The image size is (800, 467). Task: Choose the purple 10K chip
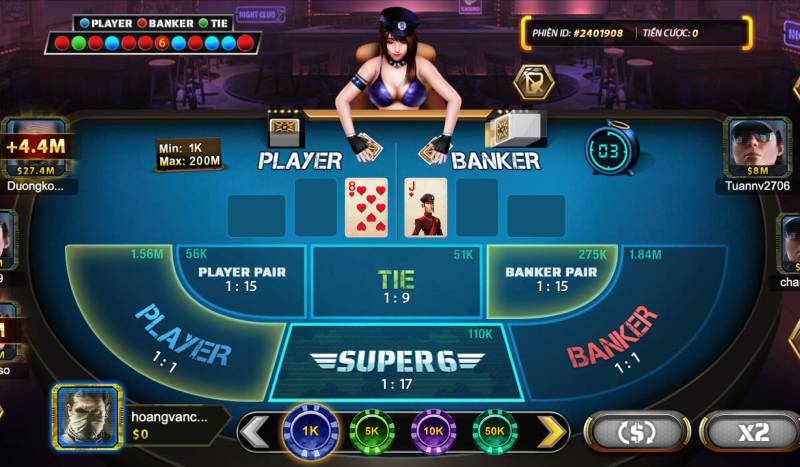434,431
